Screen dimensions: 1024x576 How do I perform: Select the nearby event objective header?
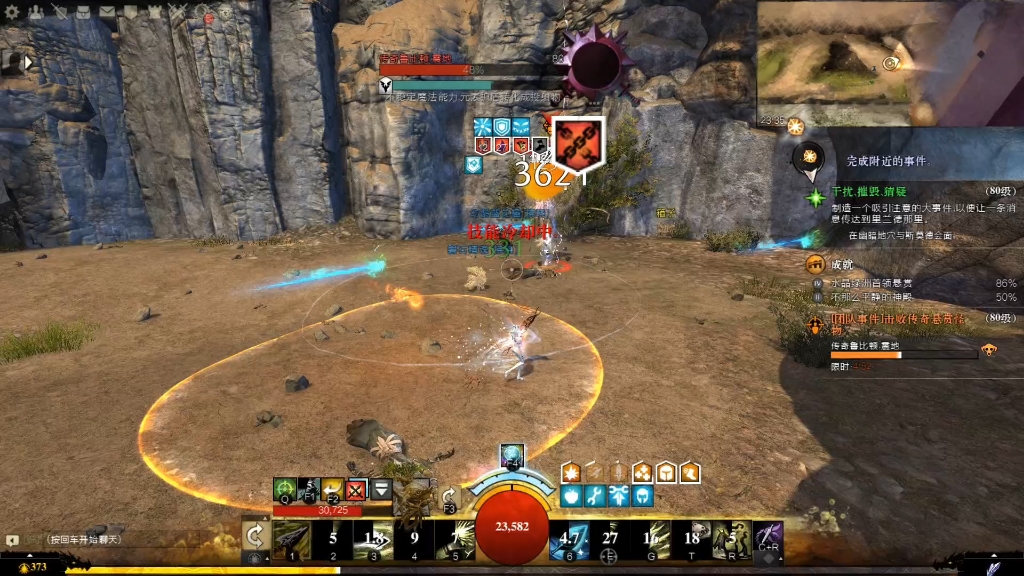click(x=886, y=160)
